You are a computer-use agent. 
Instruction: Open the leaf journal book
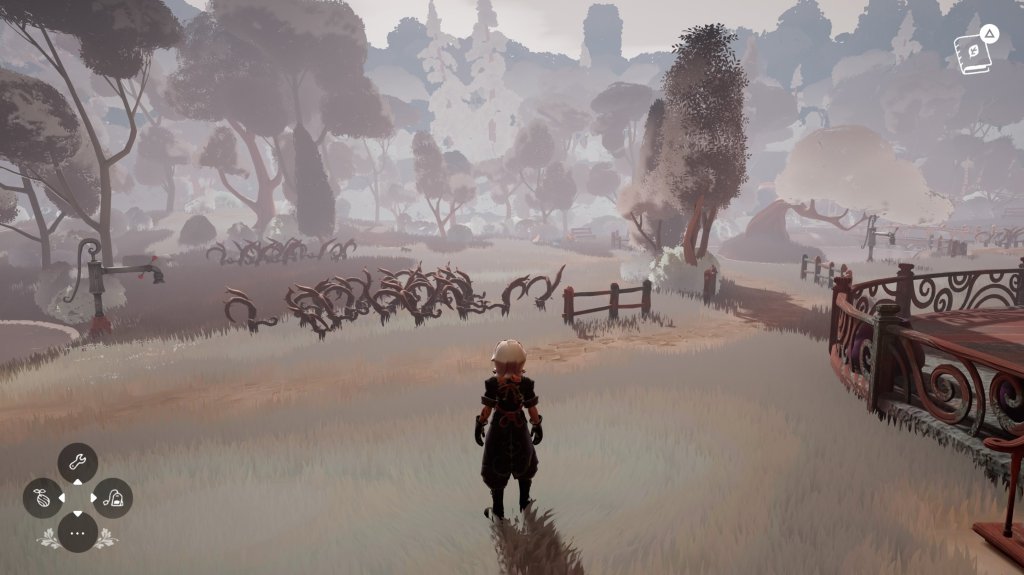click(972, 50)
